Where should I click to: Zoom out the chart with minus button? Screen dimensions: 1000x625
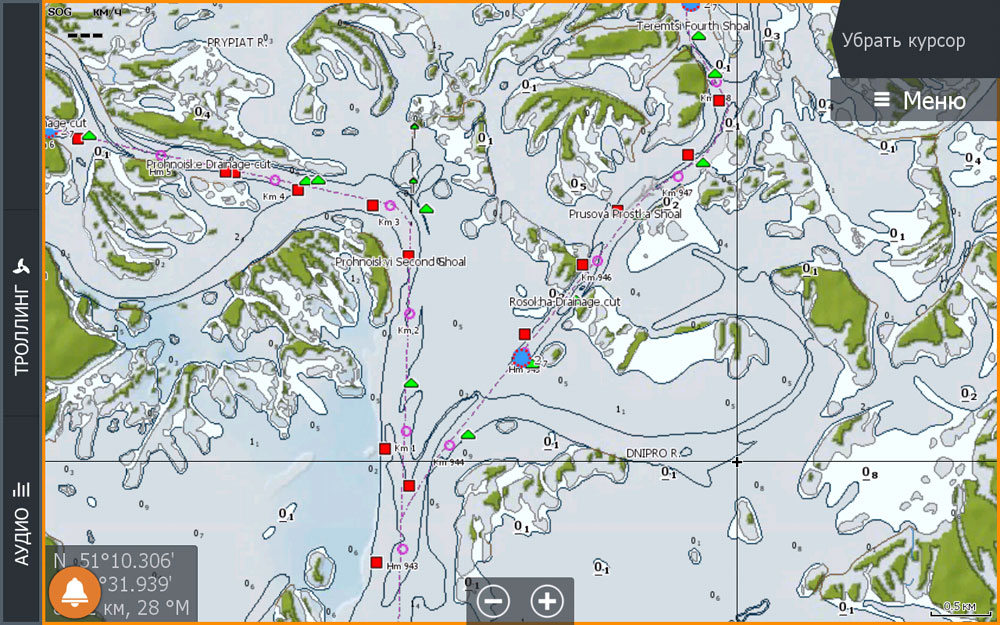tap(493, 601)
